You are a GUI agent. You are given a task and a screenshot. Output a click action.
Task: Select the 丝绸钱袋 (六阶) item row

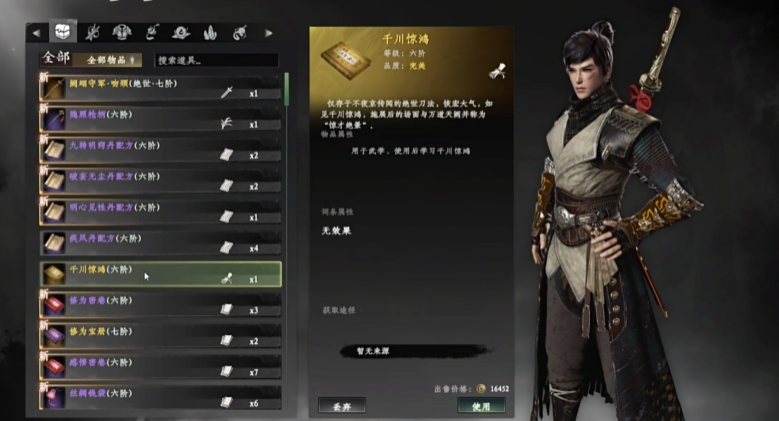point(160,396)
